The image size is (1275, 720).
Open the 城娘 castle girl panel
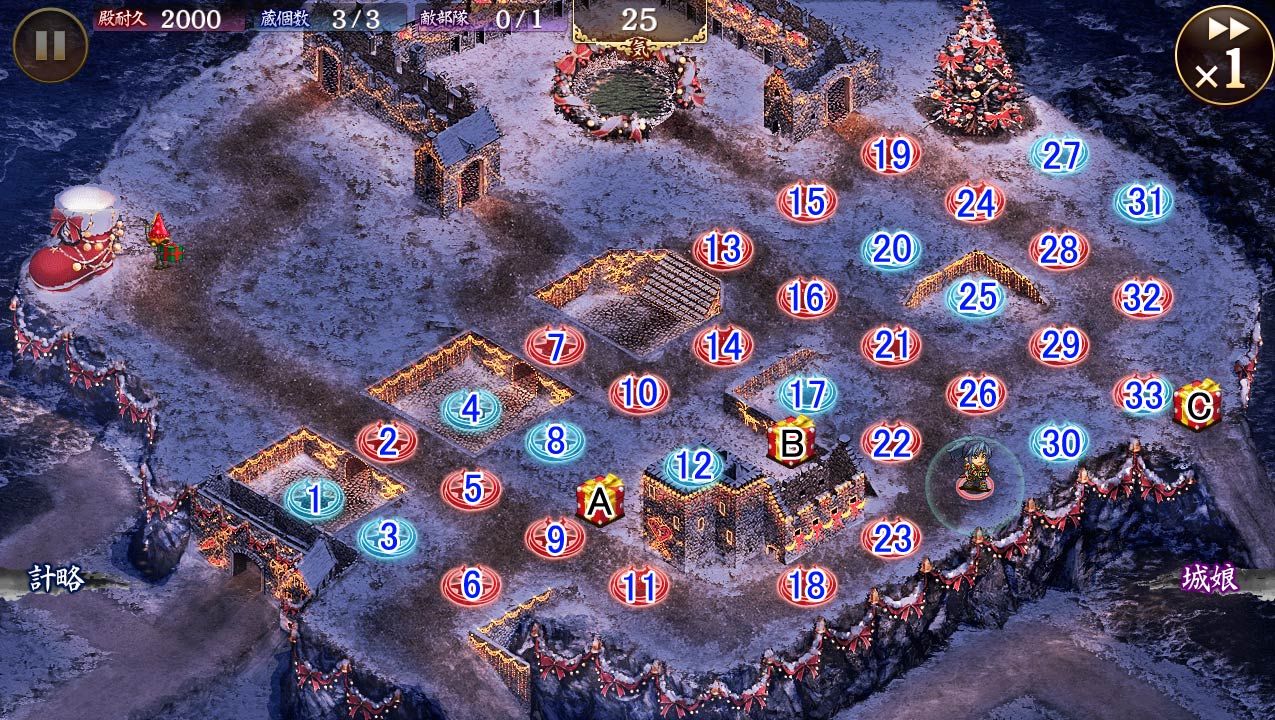coord(1210,578)
